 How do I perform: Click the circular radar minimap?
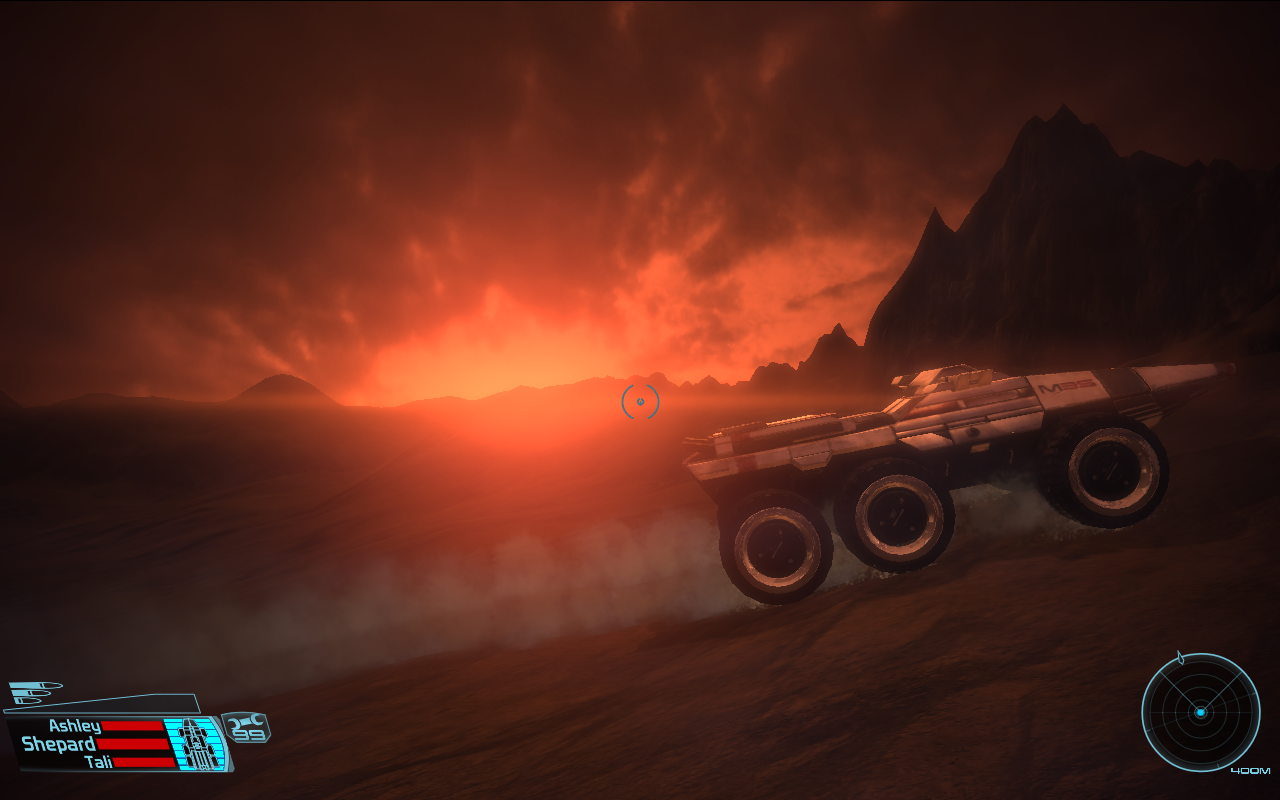coord(1200,712)
